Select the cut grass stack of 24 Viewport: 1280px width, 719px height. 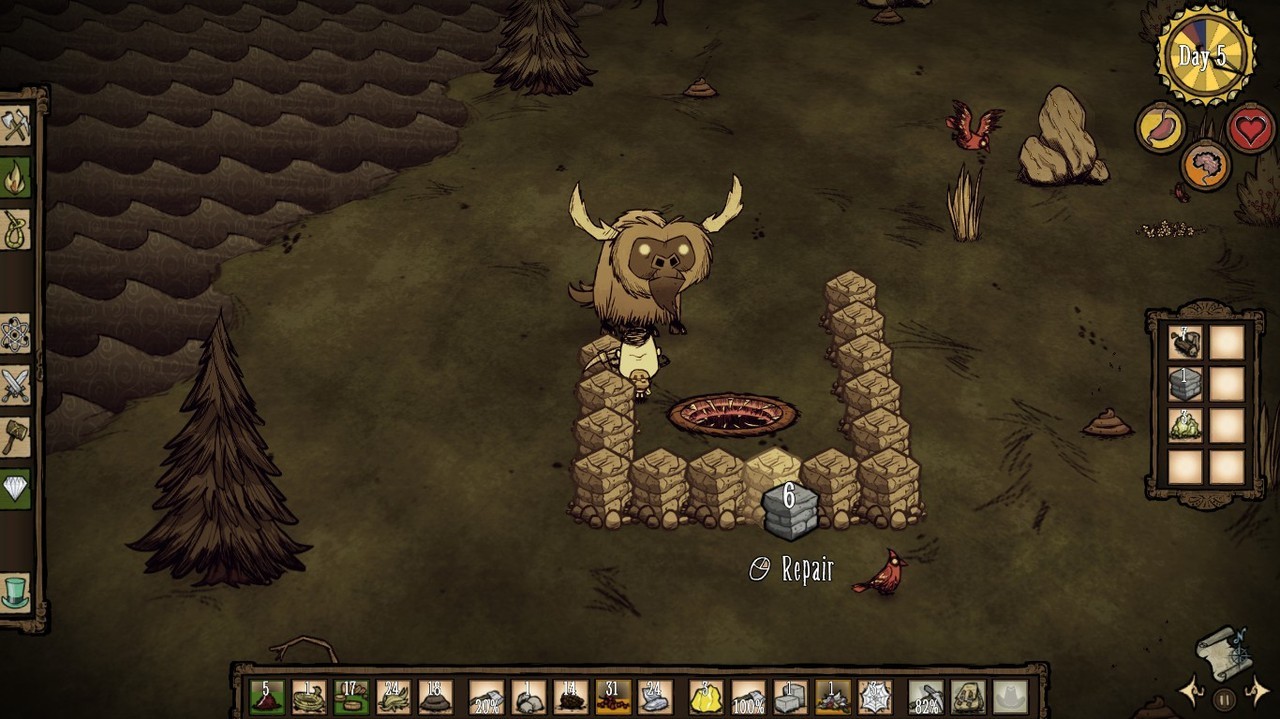pyautogui.click(x=393, y=697)
